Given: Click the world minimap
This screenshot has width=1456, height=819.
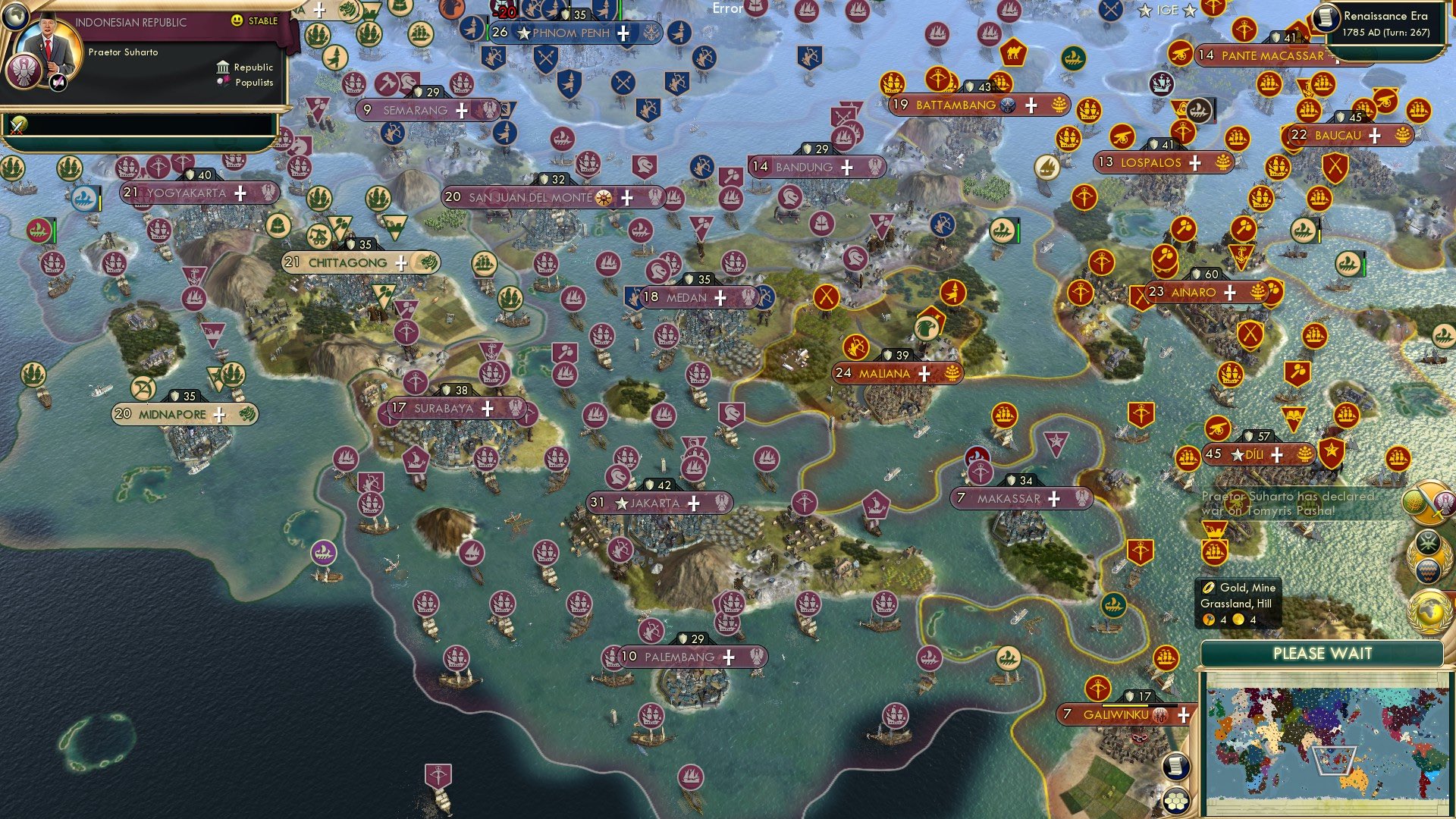Looking at the screenshot, I should (1322, 742).
